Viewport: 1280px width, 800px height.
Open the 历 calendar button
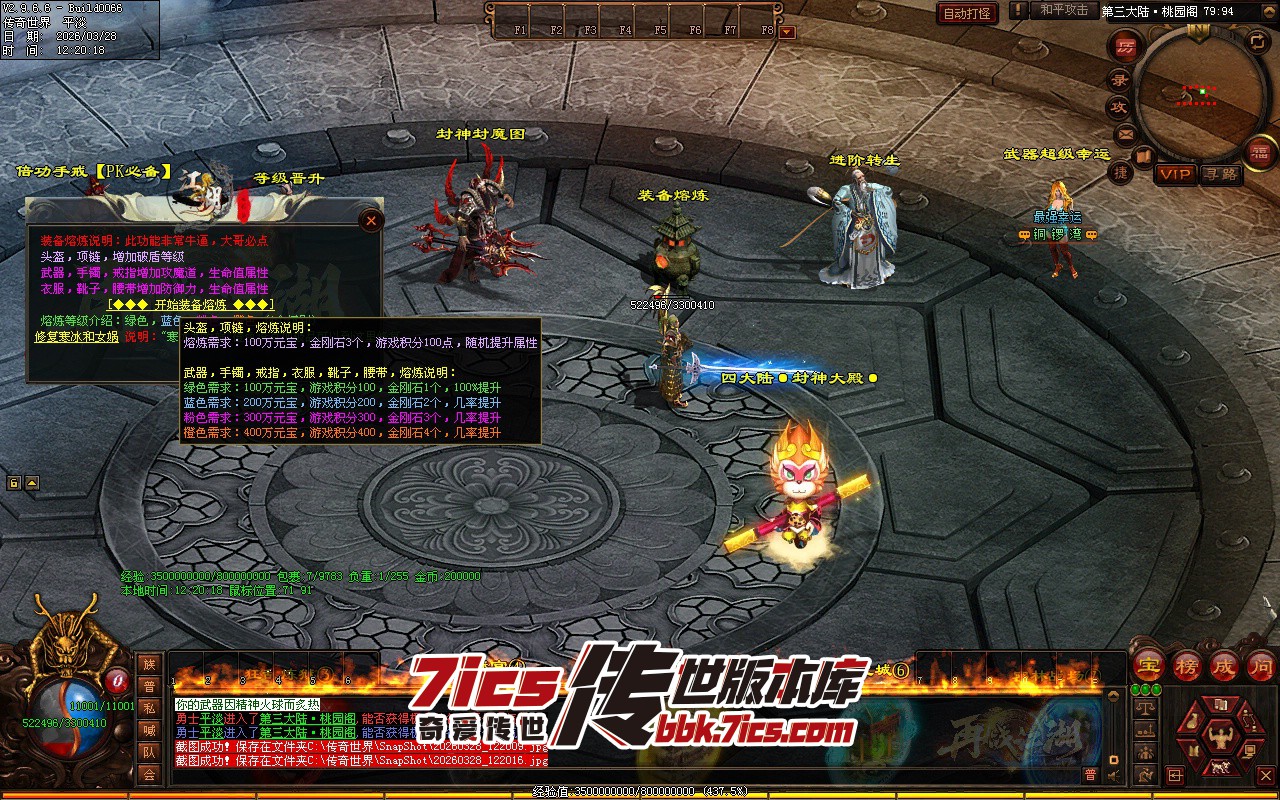(x=1127, y=46)
